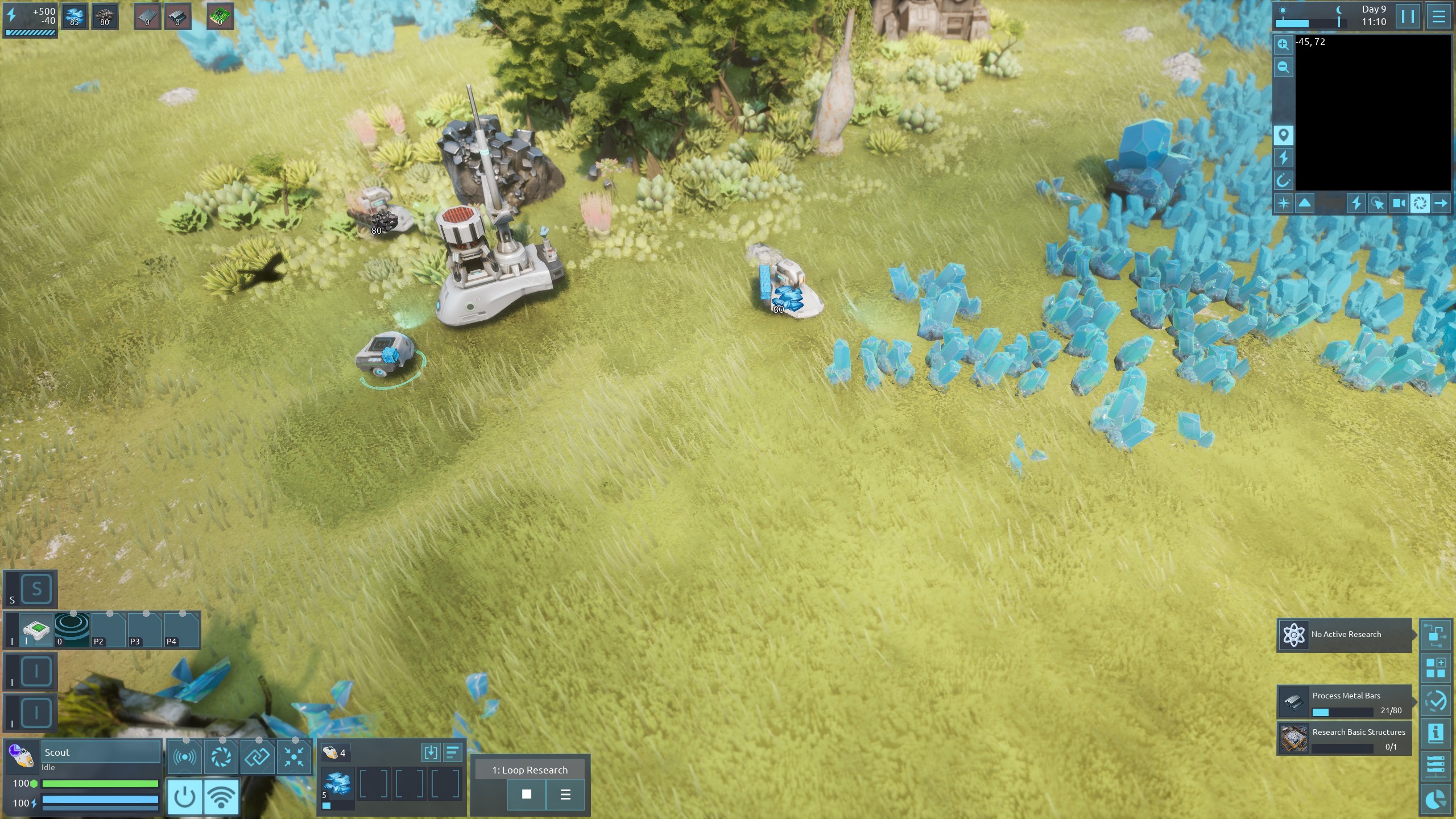This screenshot has width=1456, height=819.
Task: Select the crystal item in Scout inventory
Action: point(337,785)
